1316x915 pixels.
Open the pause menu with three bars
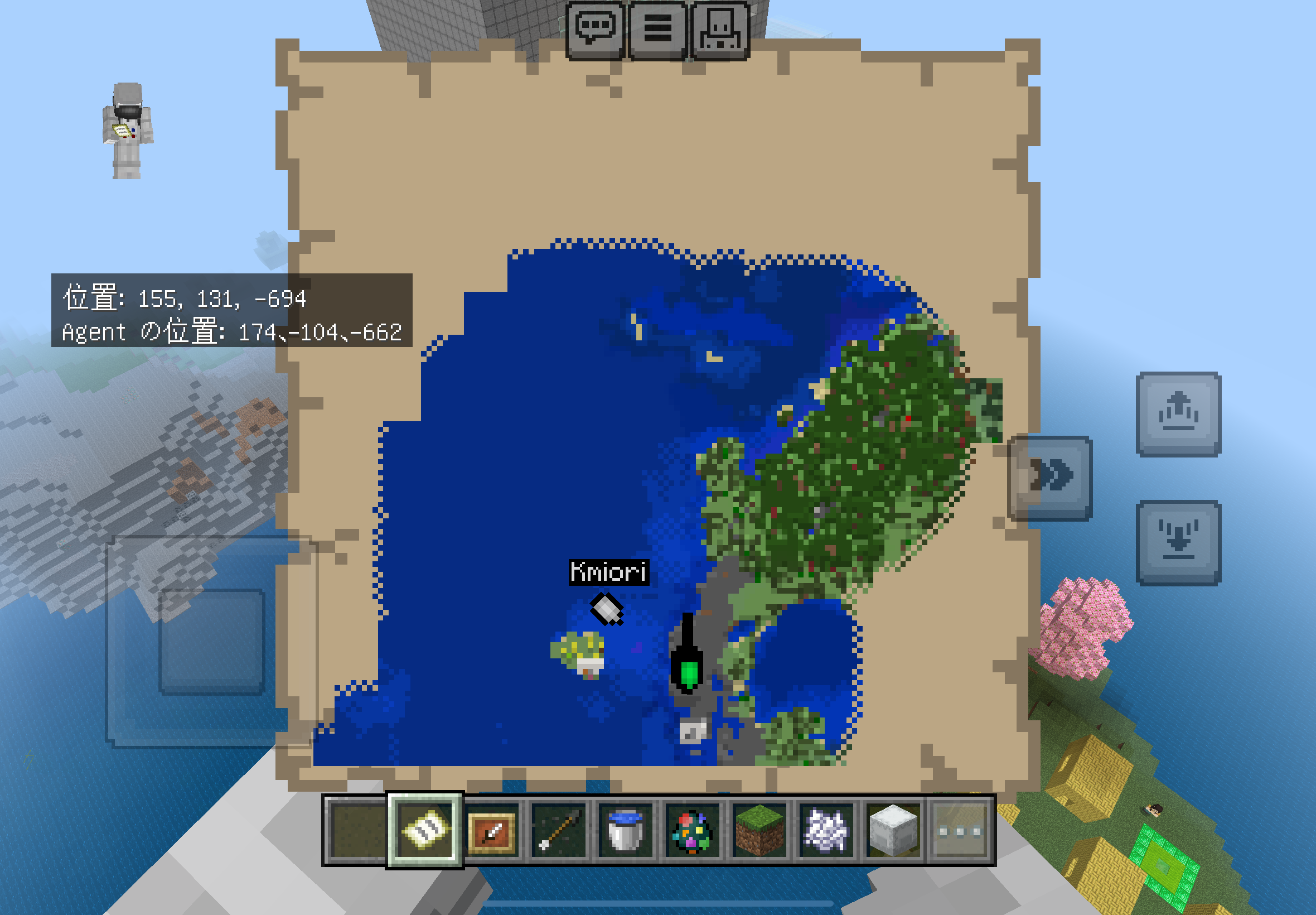[657, 28]
